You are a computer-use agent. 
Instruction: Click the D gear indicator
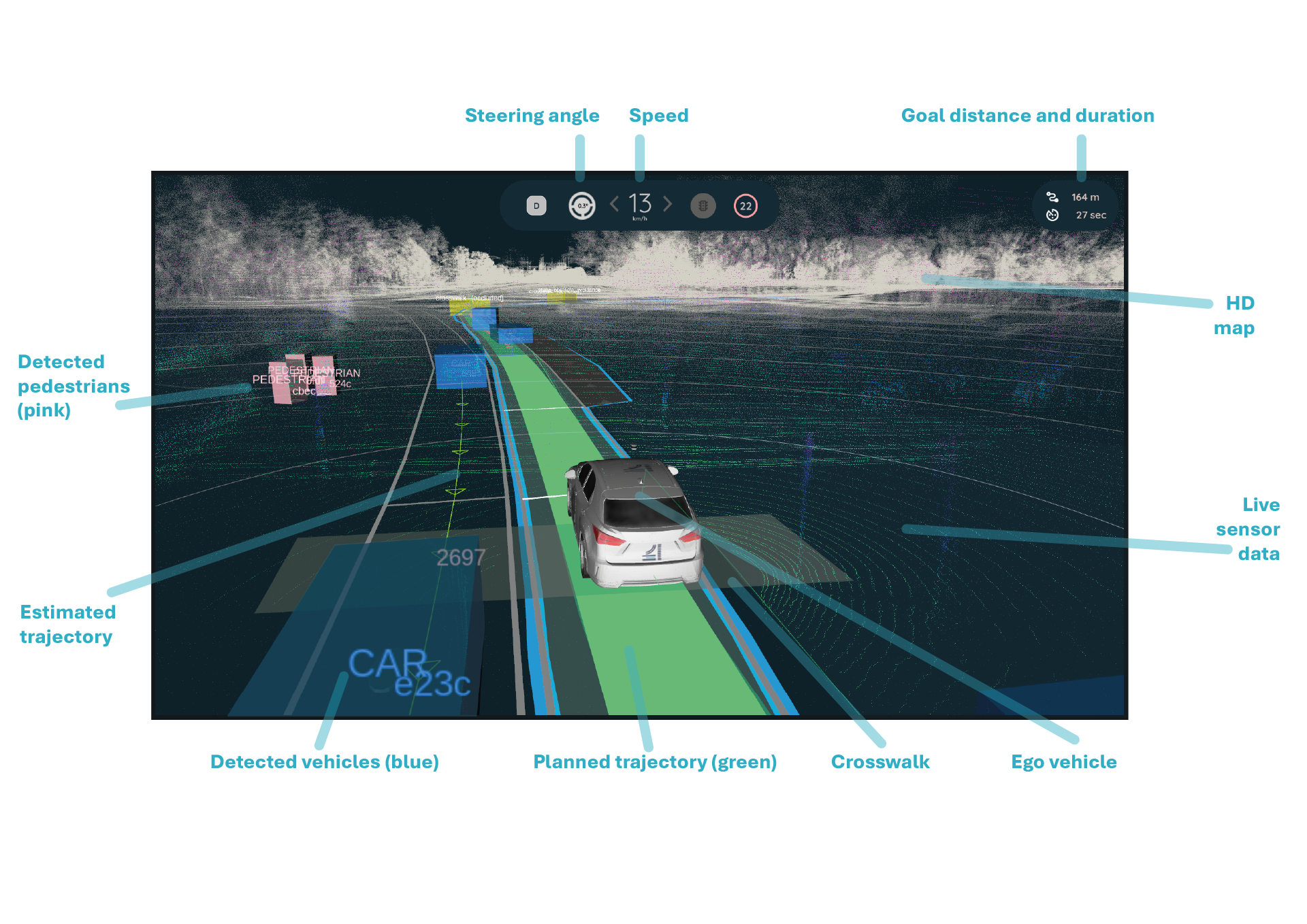[536, 205]
